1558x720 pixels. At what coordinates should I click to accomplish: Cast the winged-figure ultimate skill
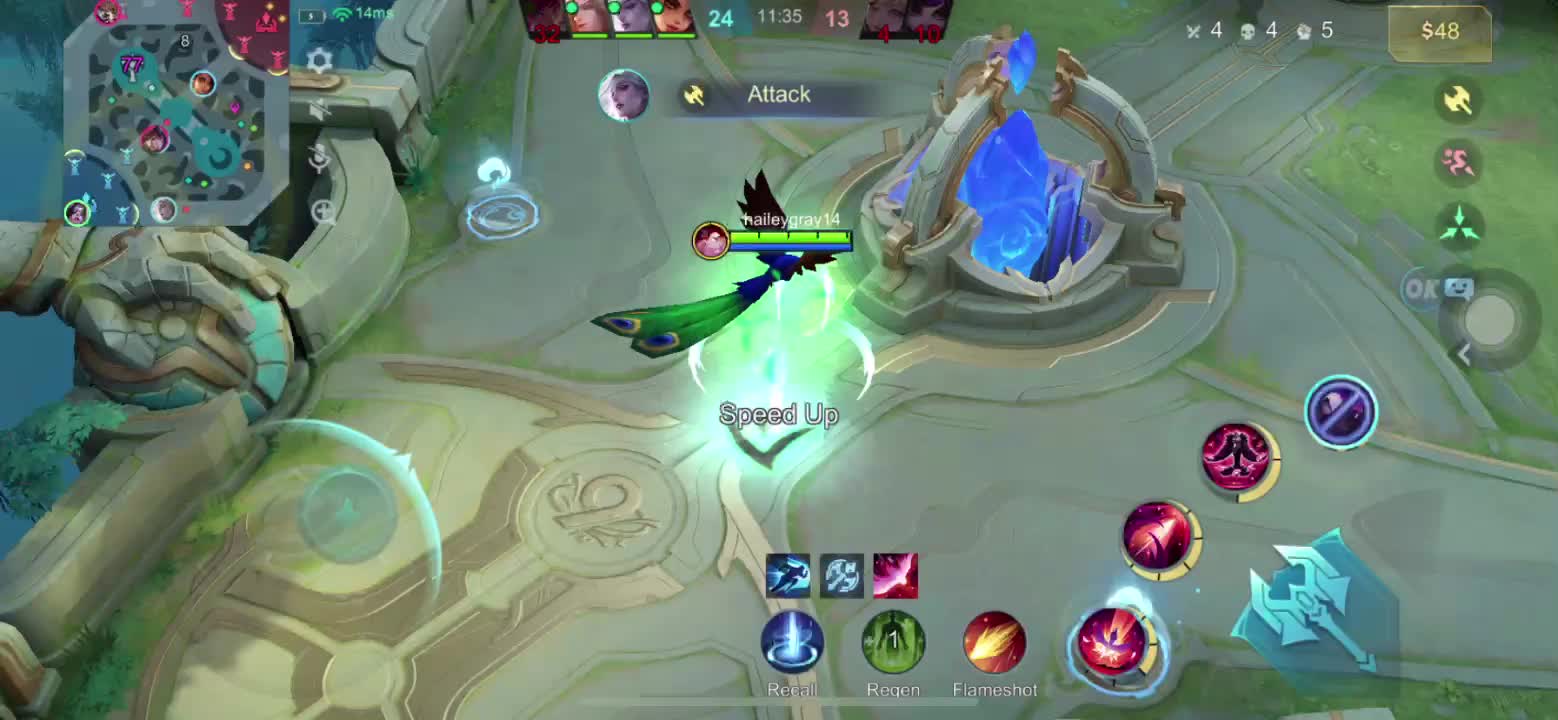[x=1238, y=457]
